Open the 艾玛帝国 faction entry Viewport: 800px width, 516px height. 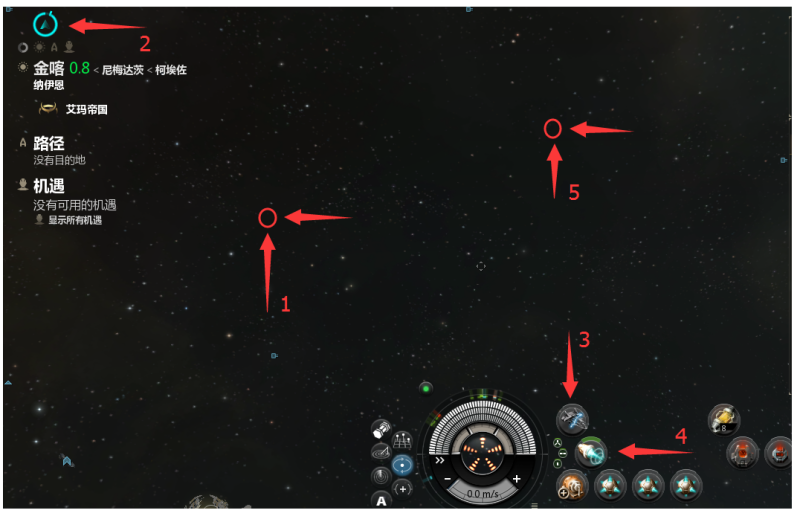(x=86, y=109)
